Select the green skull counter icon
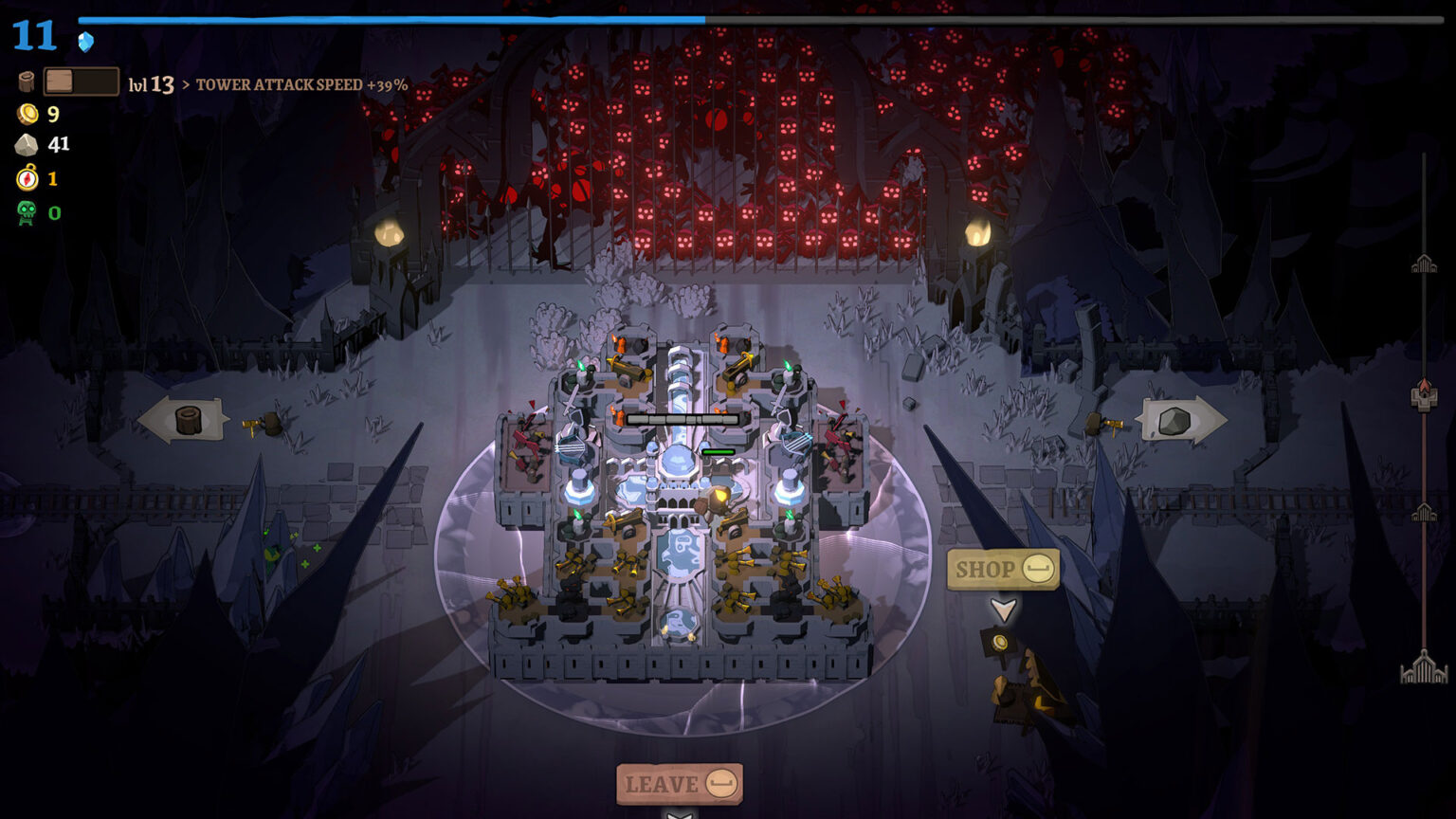This screenshot has height=819, width=1456. (x=27, y=211)
